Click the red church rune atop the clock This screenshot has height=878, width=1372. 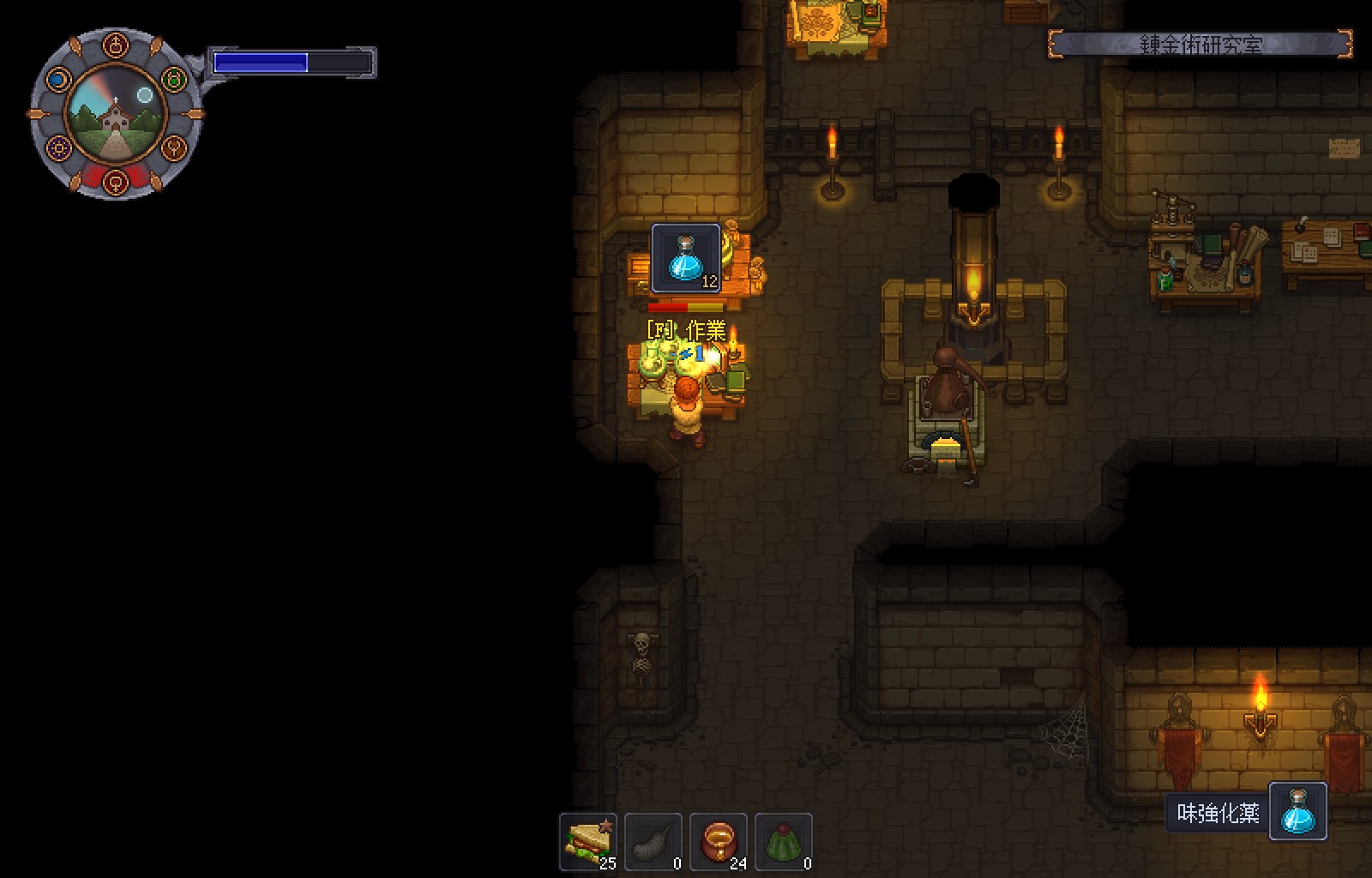[x=117, y=44]
